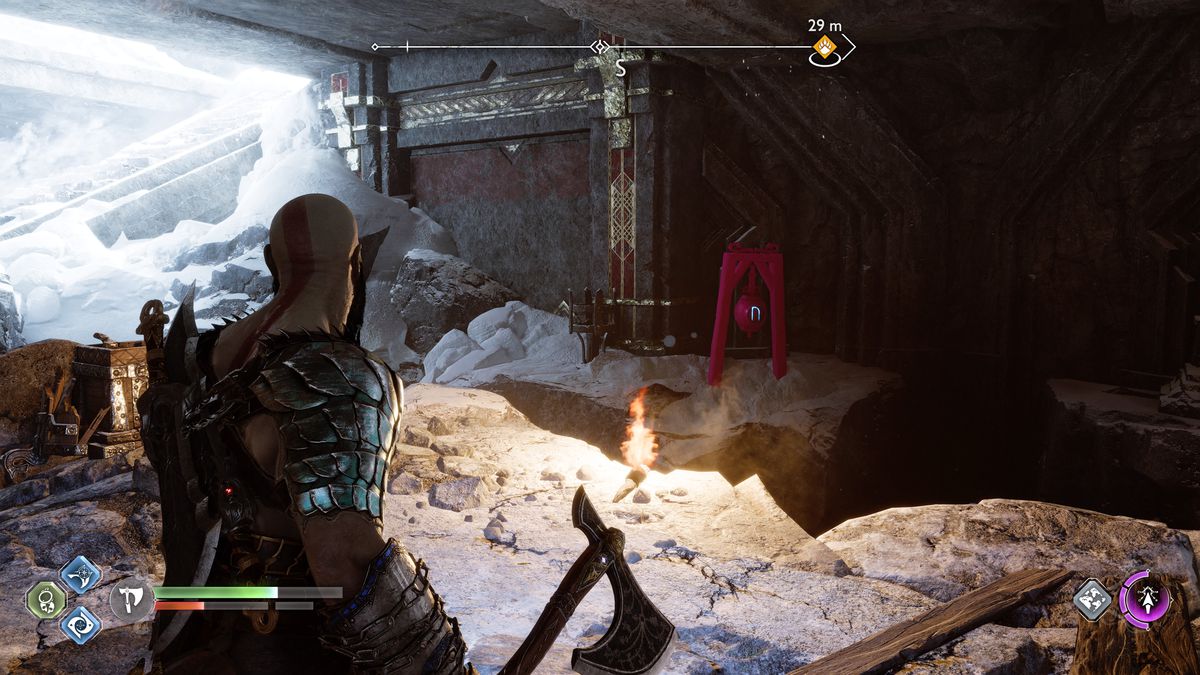Select the compass bar's center diamond marker
Viewport: 1200px width, 675px height.
click(599, 46)
